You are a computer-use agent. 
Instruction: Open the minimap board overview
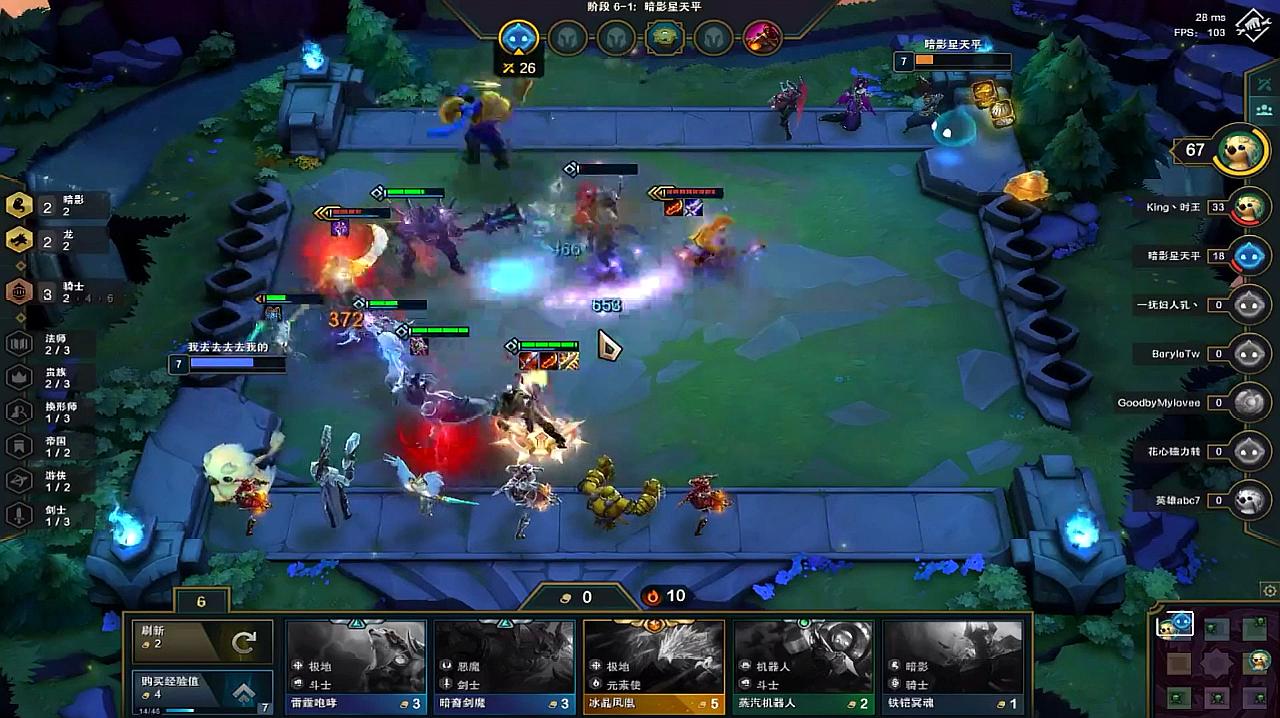(1211, 661)
